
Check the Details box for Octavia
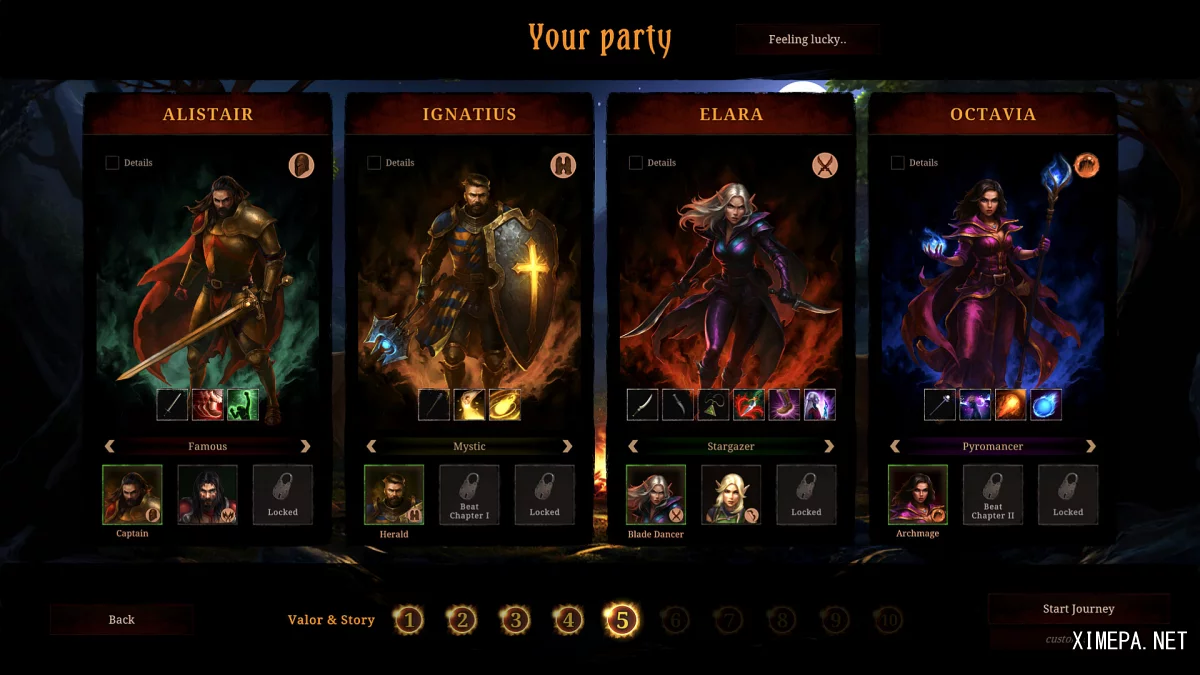pyautogui.click(x=898, y=163)
